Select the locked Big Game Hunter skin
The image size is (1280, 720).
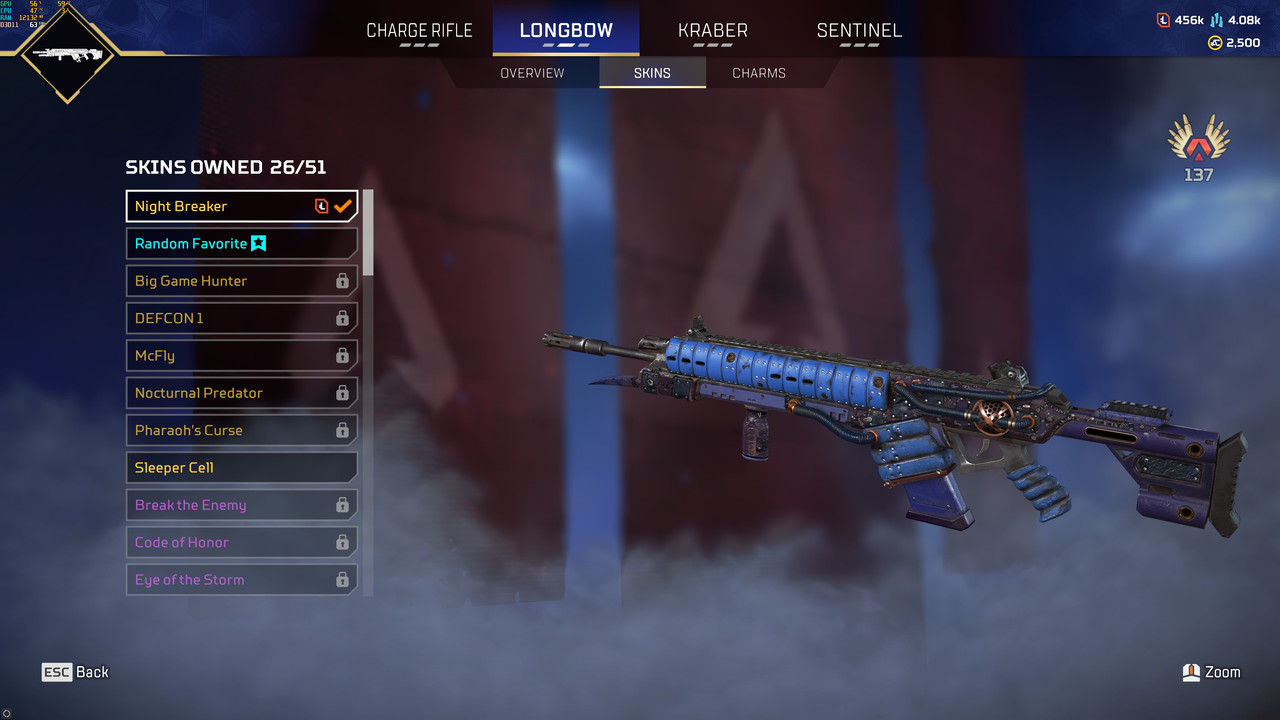tap(241, 281)
